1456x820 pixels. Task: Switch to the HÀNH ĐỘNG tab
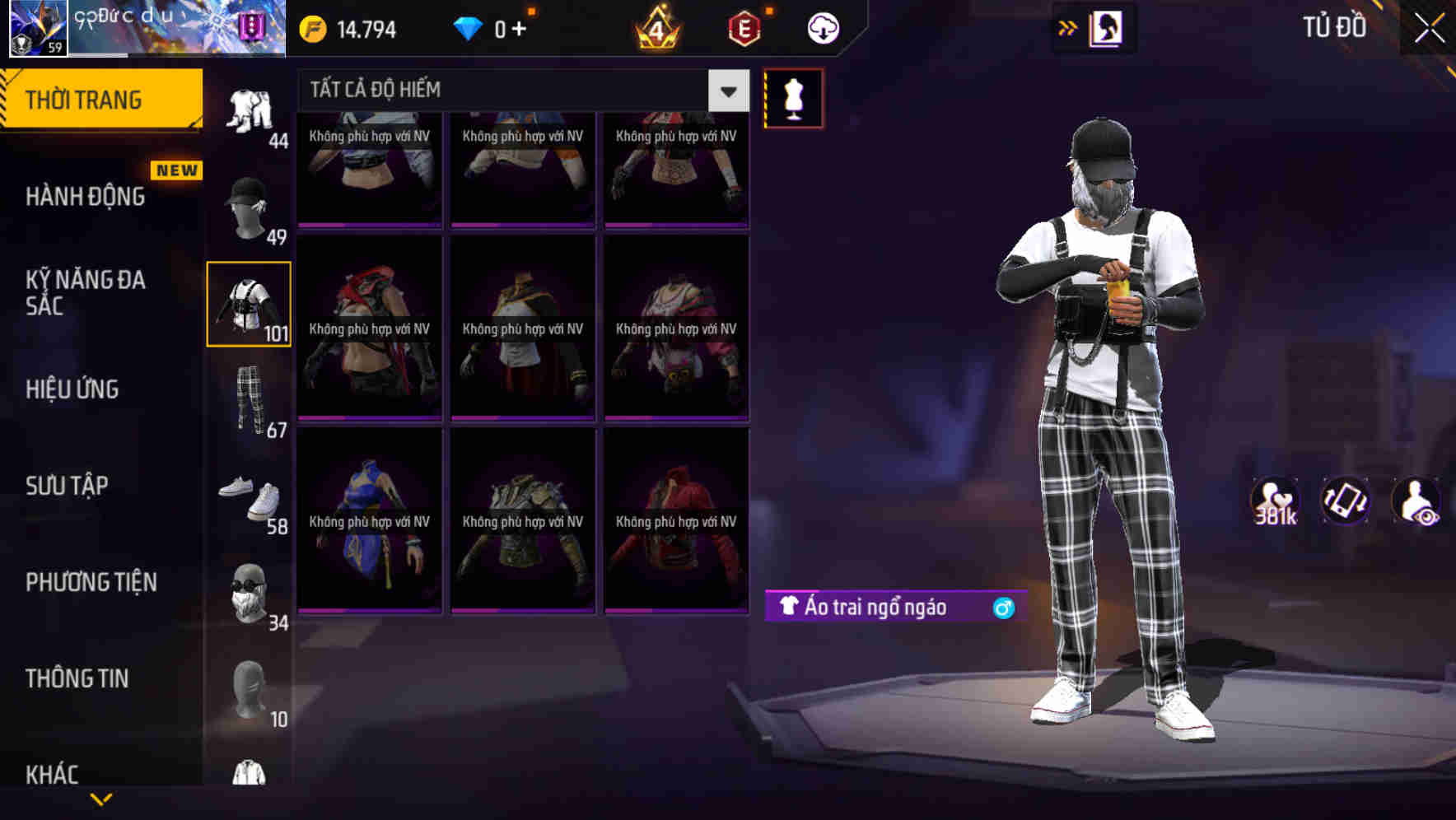85,197
